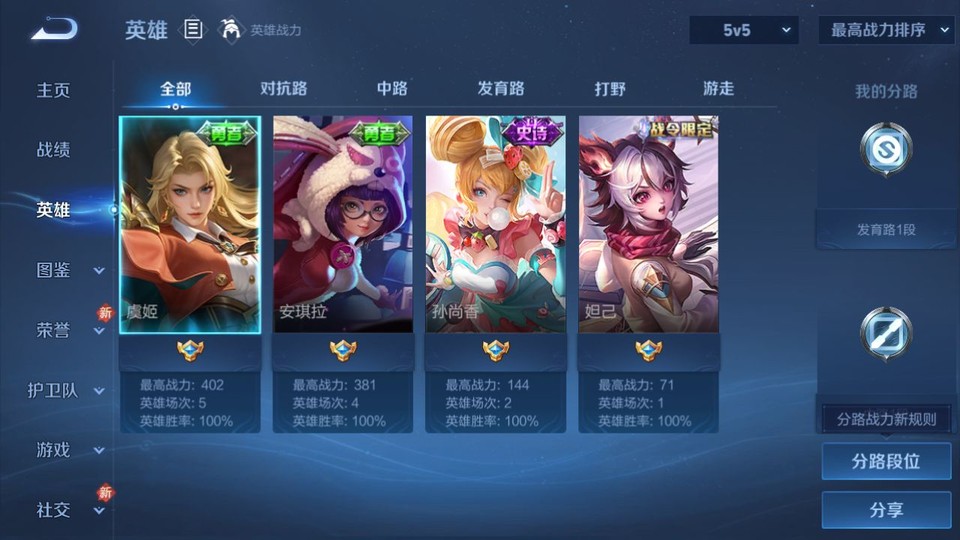Open the 最高战力排序 sorting dropdown

coord(886,30)
